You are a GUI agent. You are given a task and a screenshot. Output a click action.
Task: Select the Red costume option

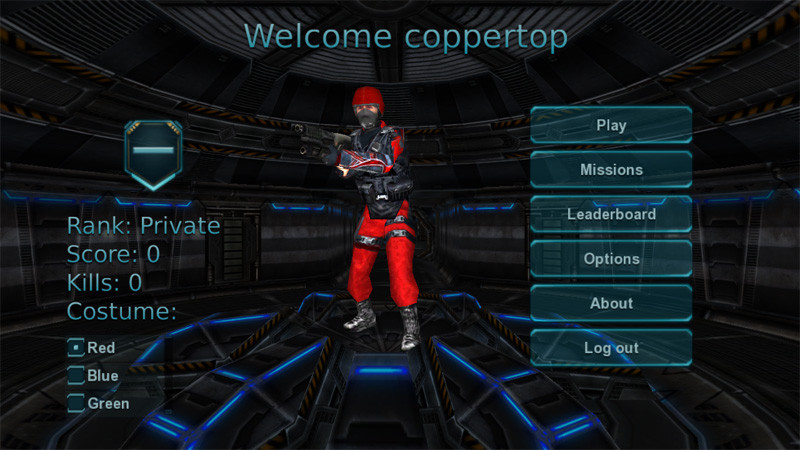coord(76,348)
